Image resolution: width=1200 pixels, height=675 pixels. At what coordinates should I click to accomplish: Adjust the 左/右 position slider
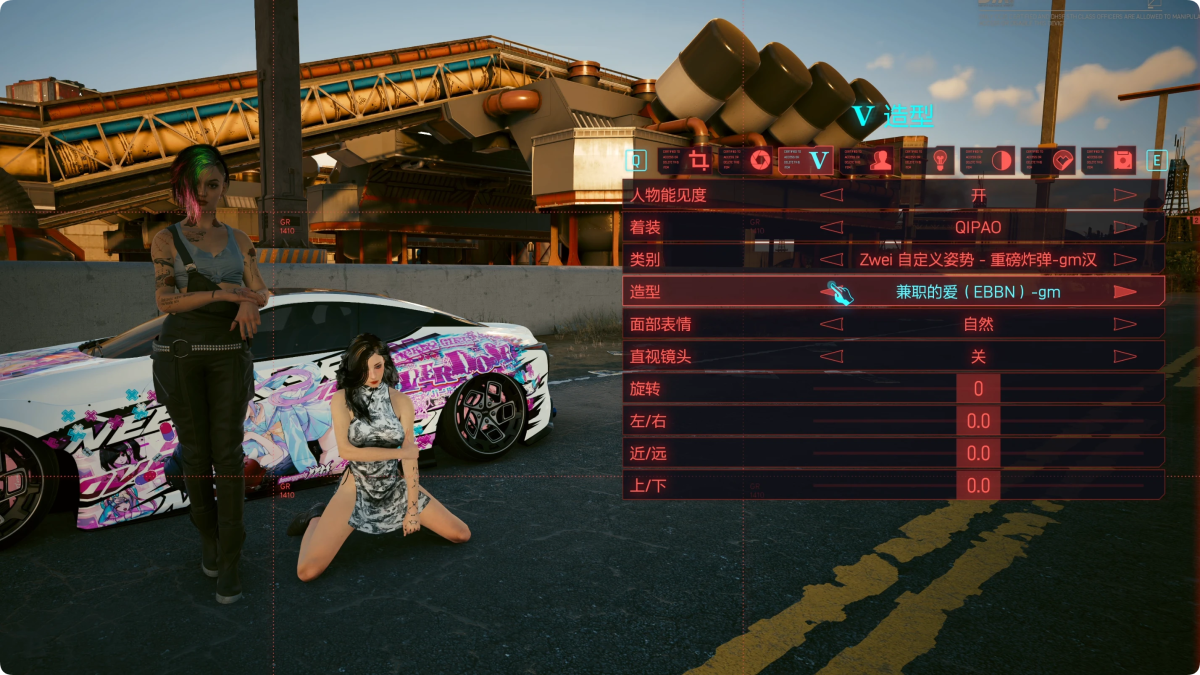978,421
